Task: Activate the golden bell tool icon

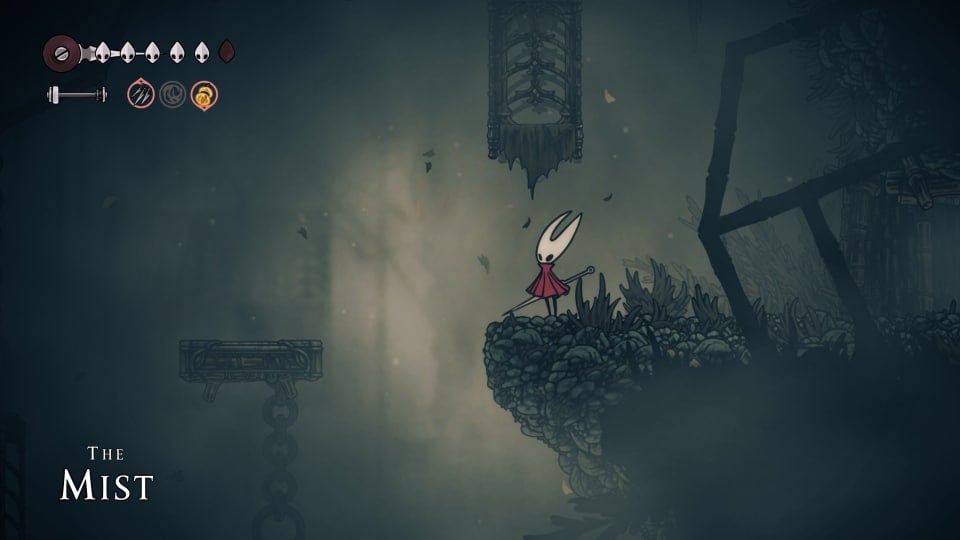Action: click(204, 95)
